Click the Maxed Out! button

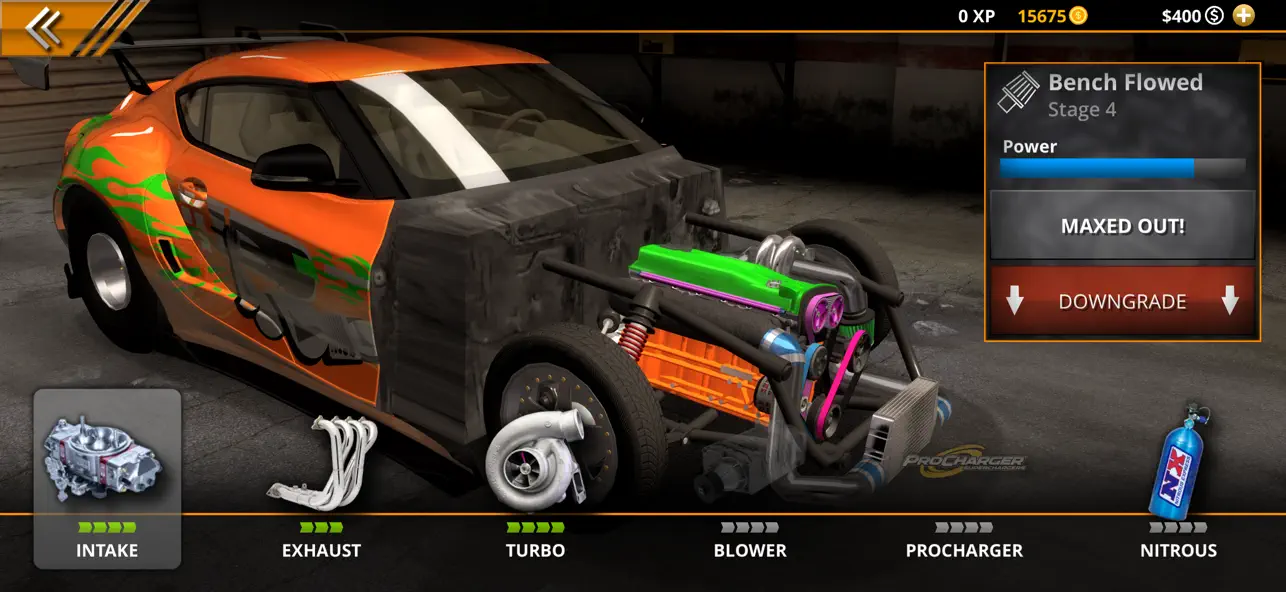point(1122,226)
